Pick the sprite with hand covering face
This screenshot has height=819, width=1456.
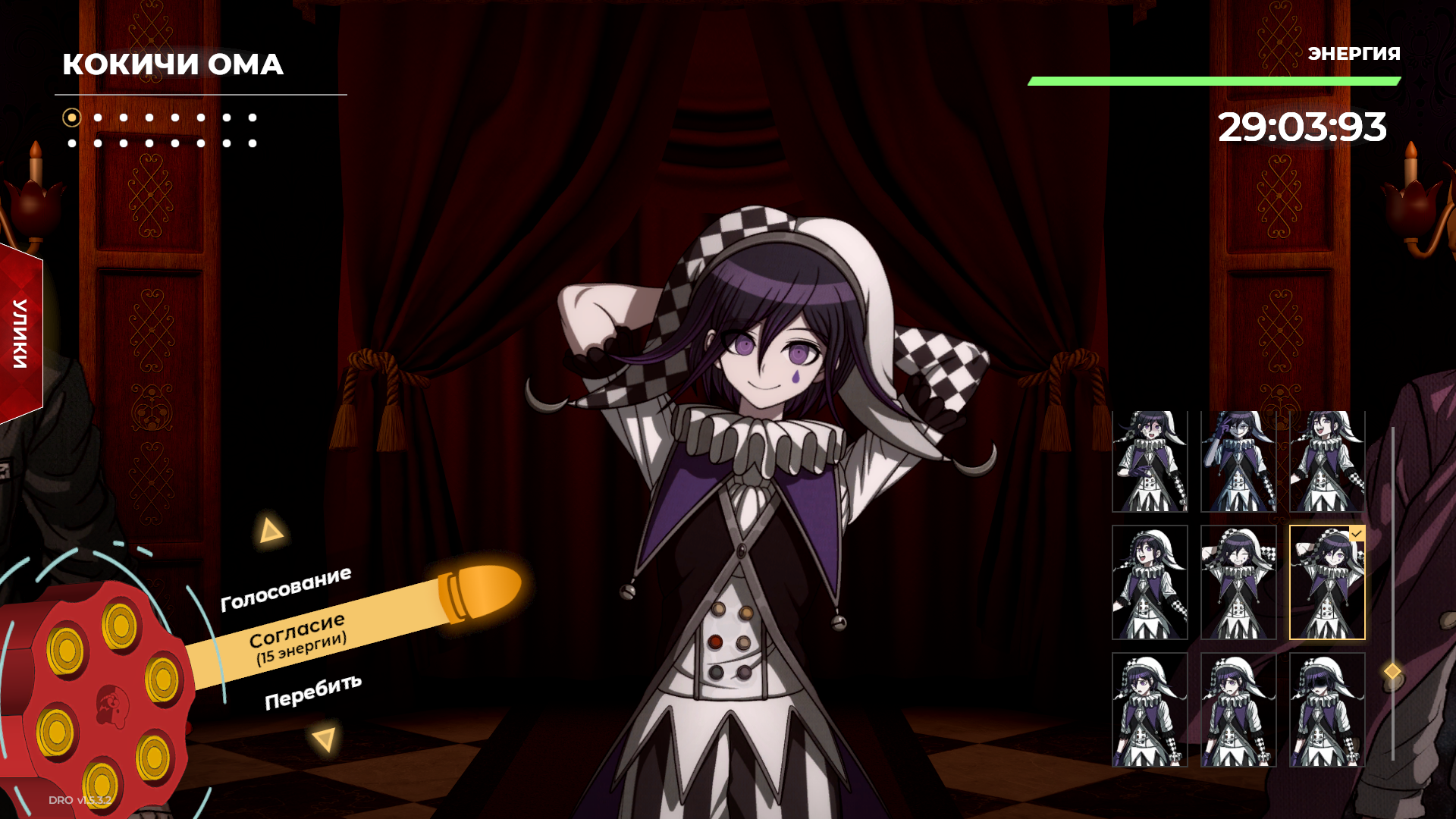pyautogui.click(x=1238, y=461)
